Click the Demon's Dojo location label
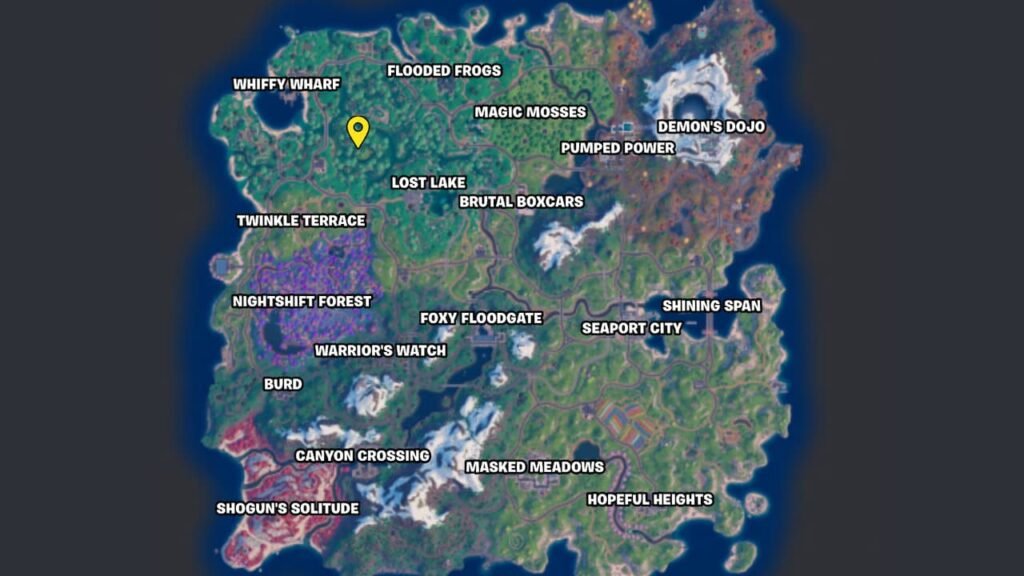 coord(710,127)
